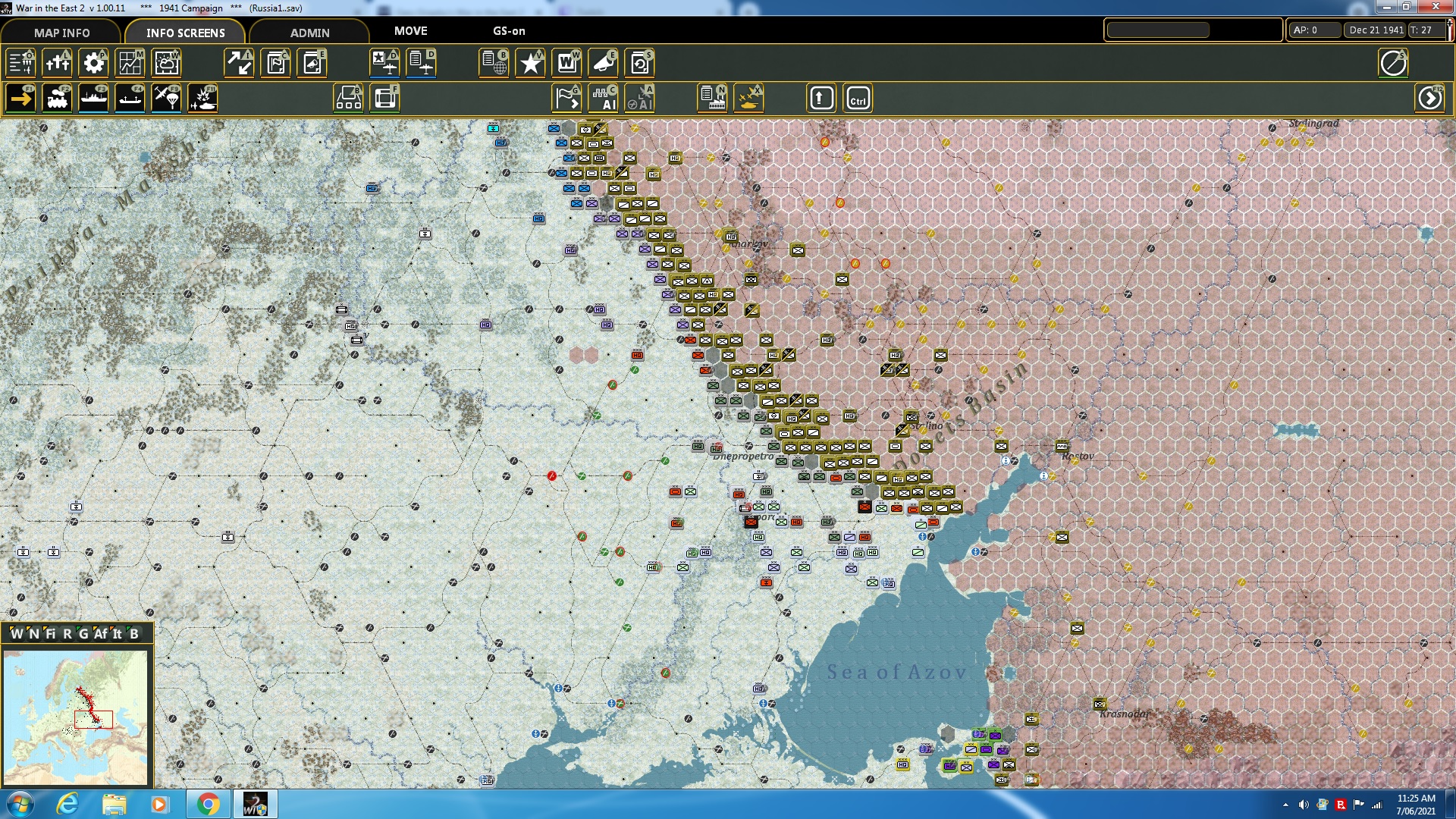Viewport: 1456px width, 819px height.
Task: Activate airdrop mode with paratrooper icon
Action: tap(166, 98)
